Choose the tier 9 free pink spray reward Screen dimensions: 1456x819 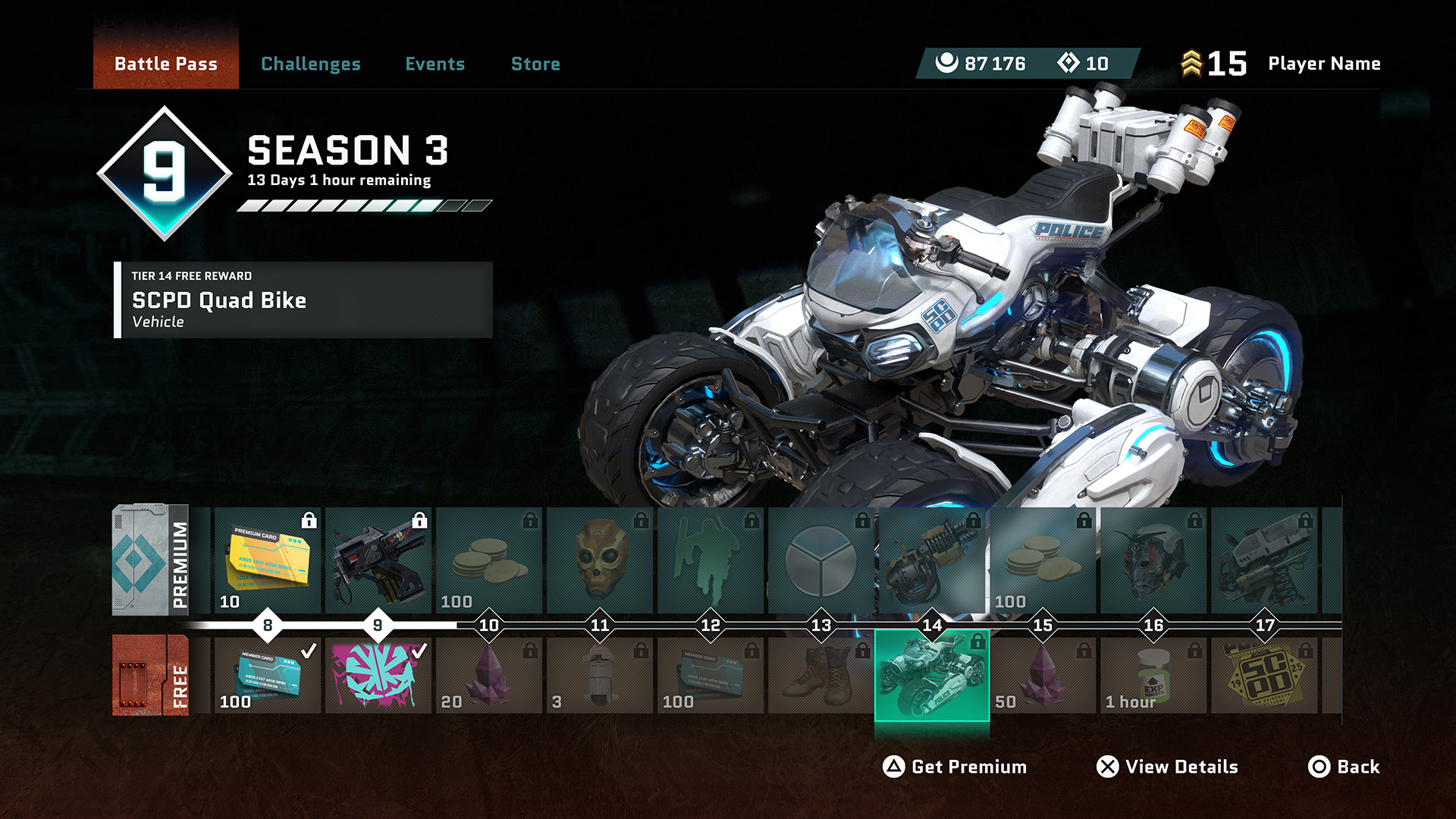[378, 675]
